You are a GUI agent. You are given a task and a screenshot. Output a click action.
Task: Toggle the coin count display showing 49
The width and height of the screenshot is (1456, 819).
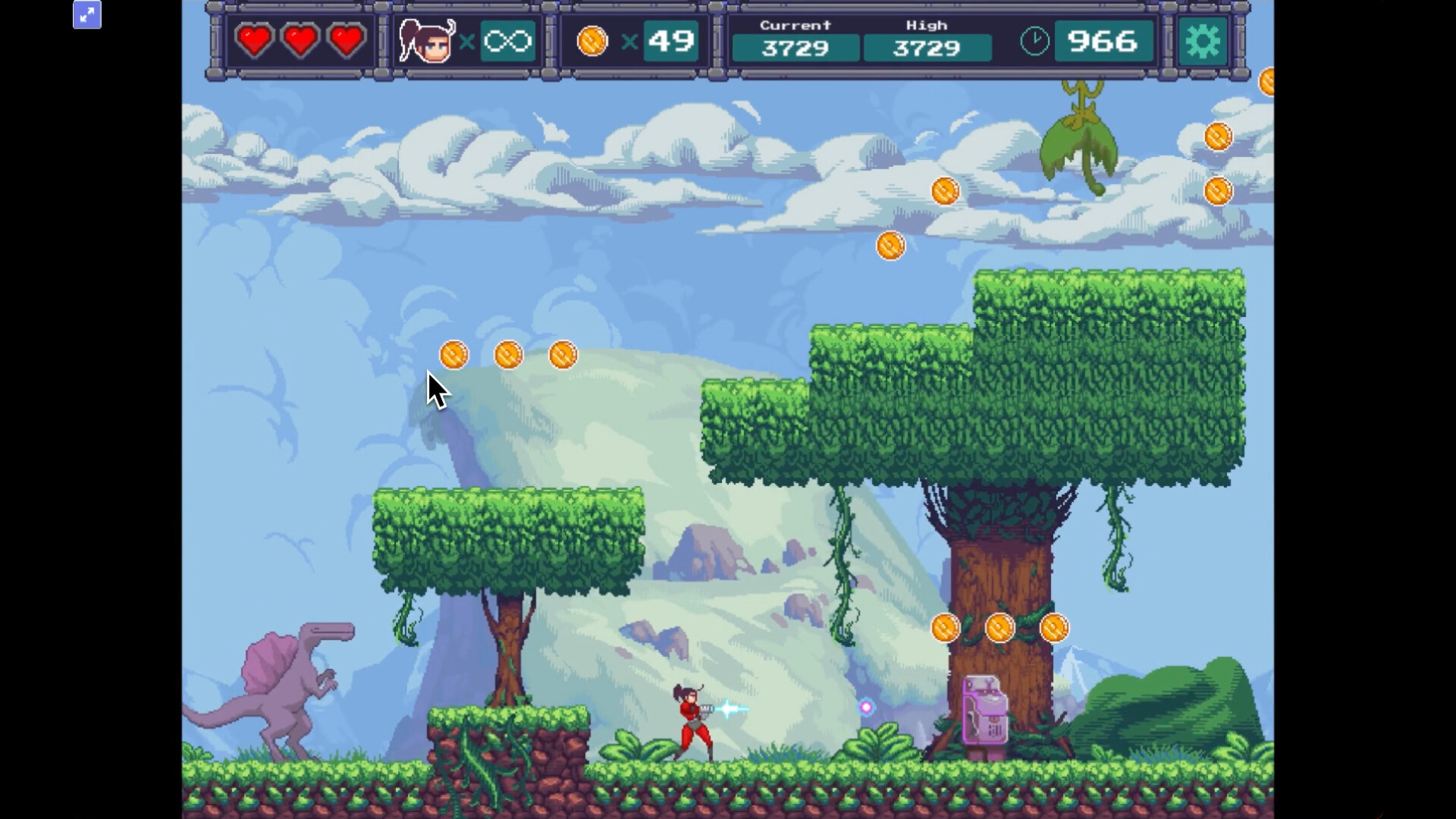point(670,42)
